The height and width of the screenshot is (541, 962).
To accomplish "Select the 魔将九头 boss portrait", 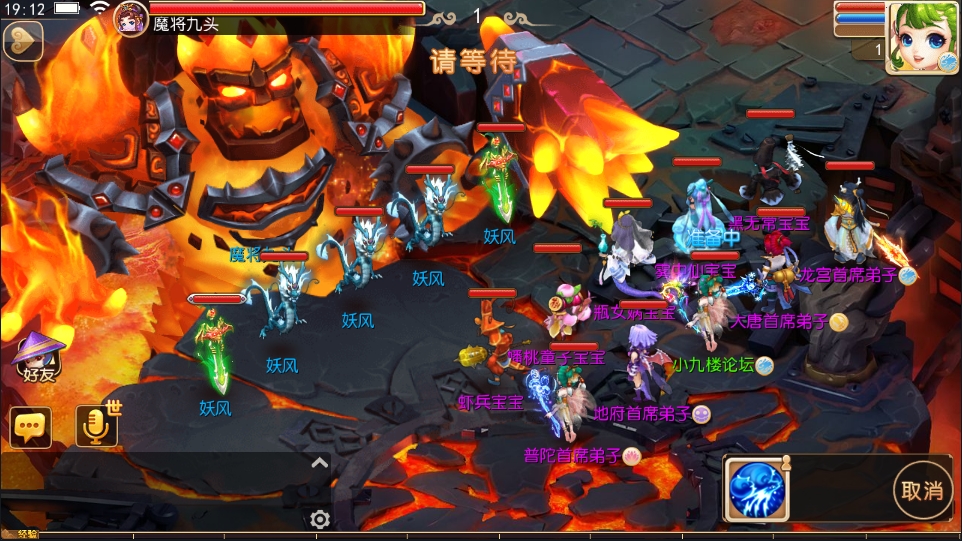I will tap(132, 17).
